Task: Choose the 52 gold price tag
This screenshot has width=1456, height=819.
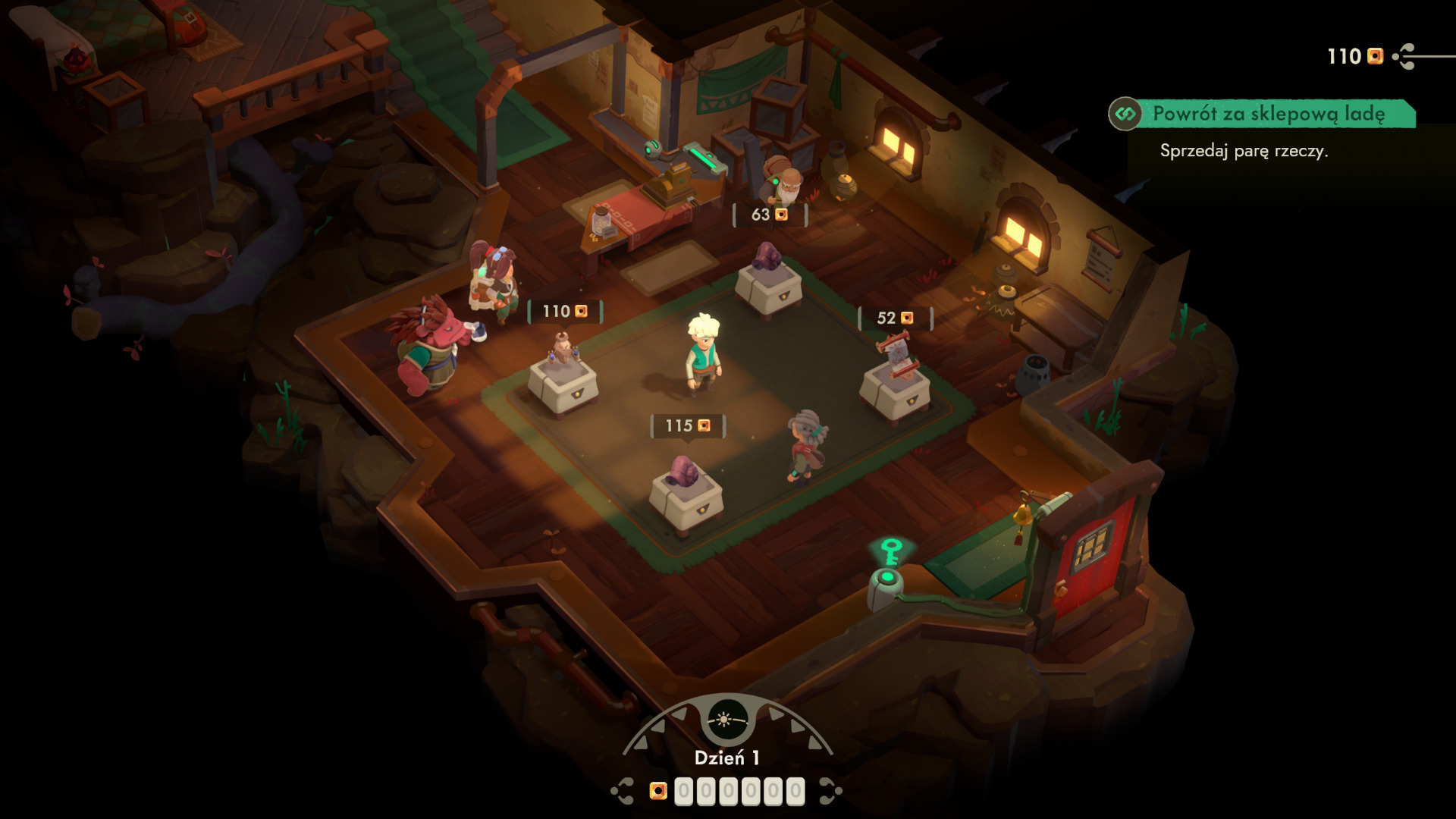Action: coord(895,318)
